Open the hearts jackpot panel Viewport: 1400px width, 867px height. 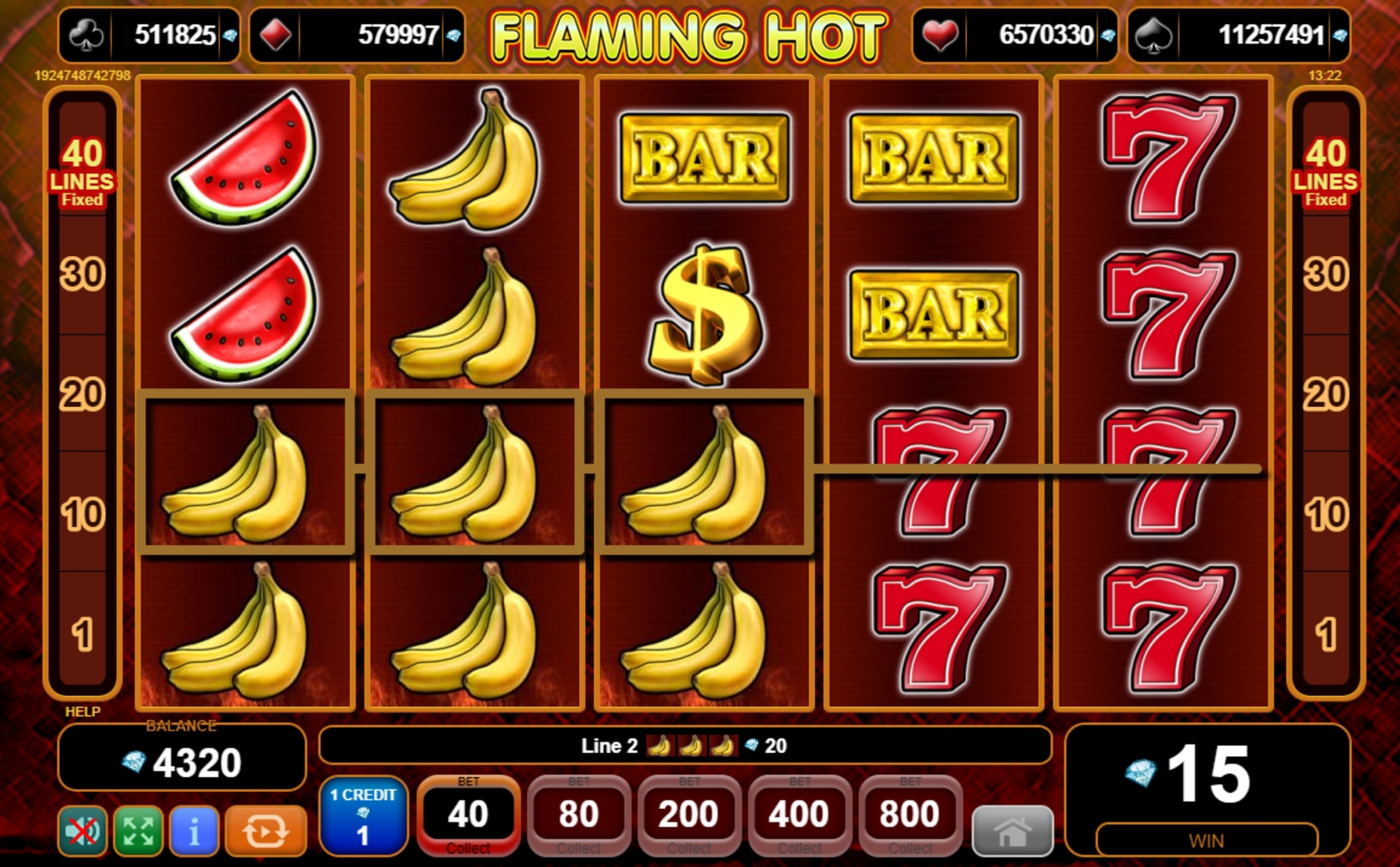(x=1014, y=35)
